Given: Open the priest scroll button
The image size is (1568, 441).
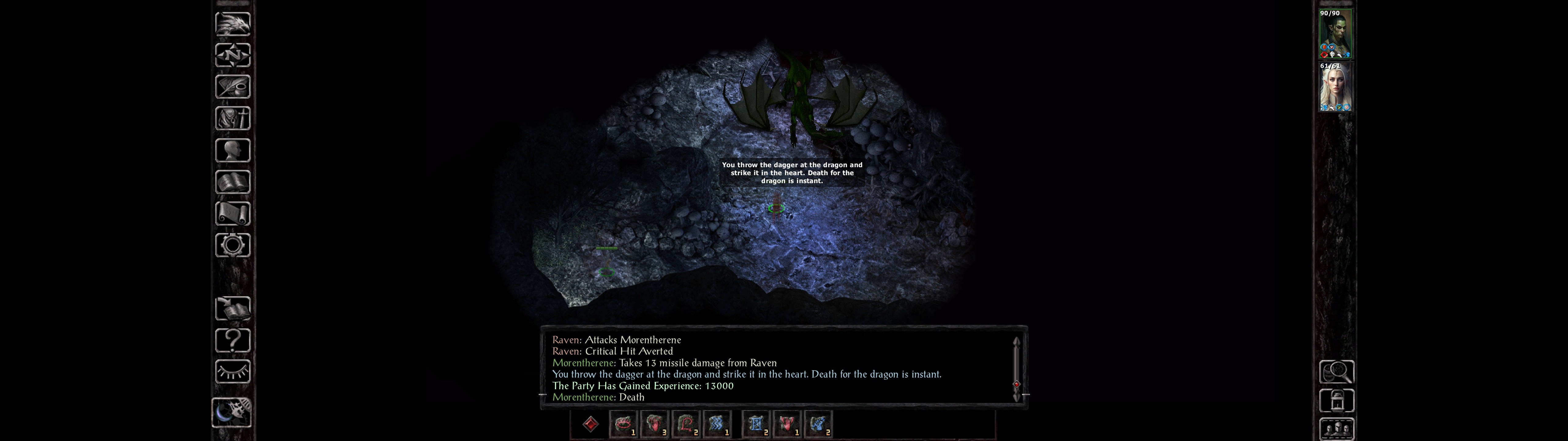Looking at the screenshot, I should (232, 213).
